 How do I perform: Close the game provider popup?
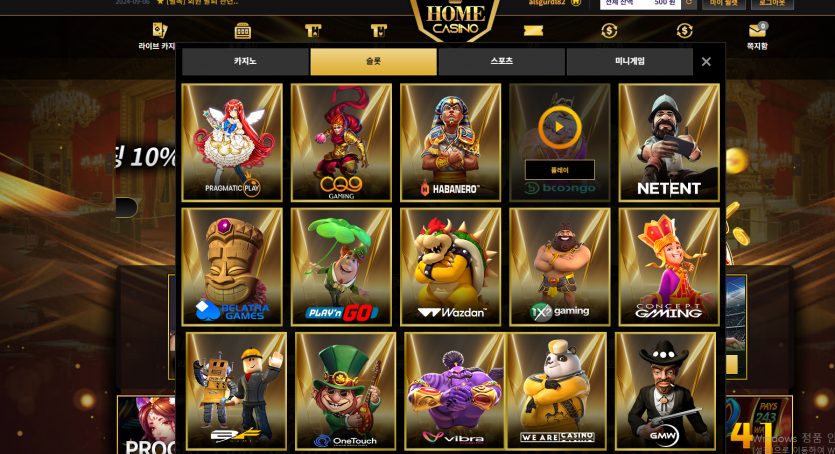706,62
